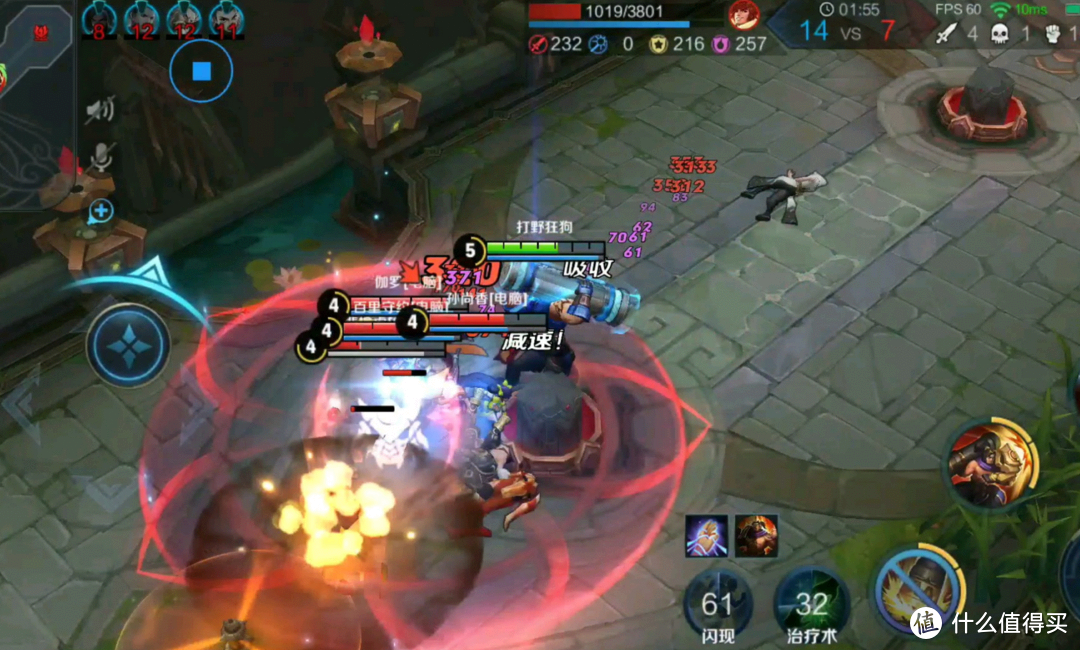Image resolution: width=1080 pixels, height=650 pixels.
Task: Cast the 闪现 Flash summoner spell
Action: coord(717,603)
